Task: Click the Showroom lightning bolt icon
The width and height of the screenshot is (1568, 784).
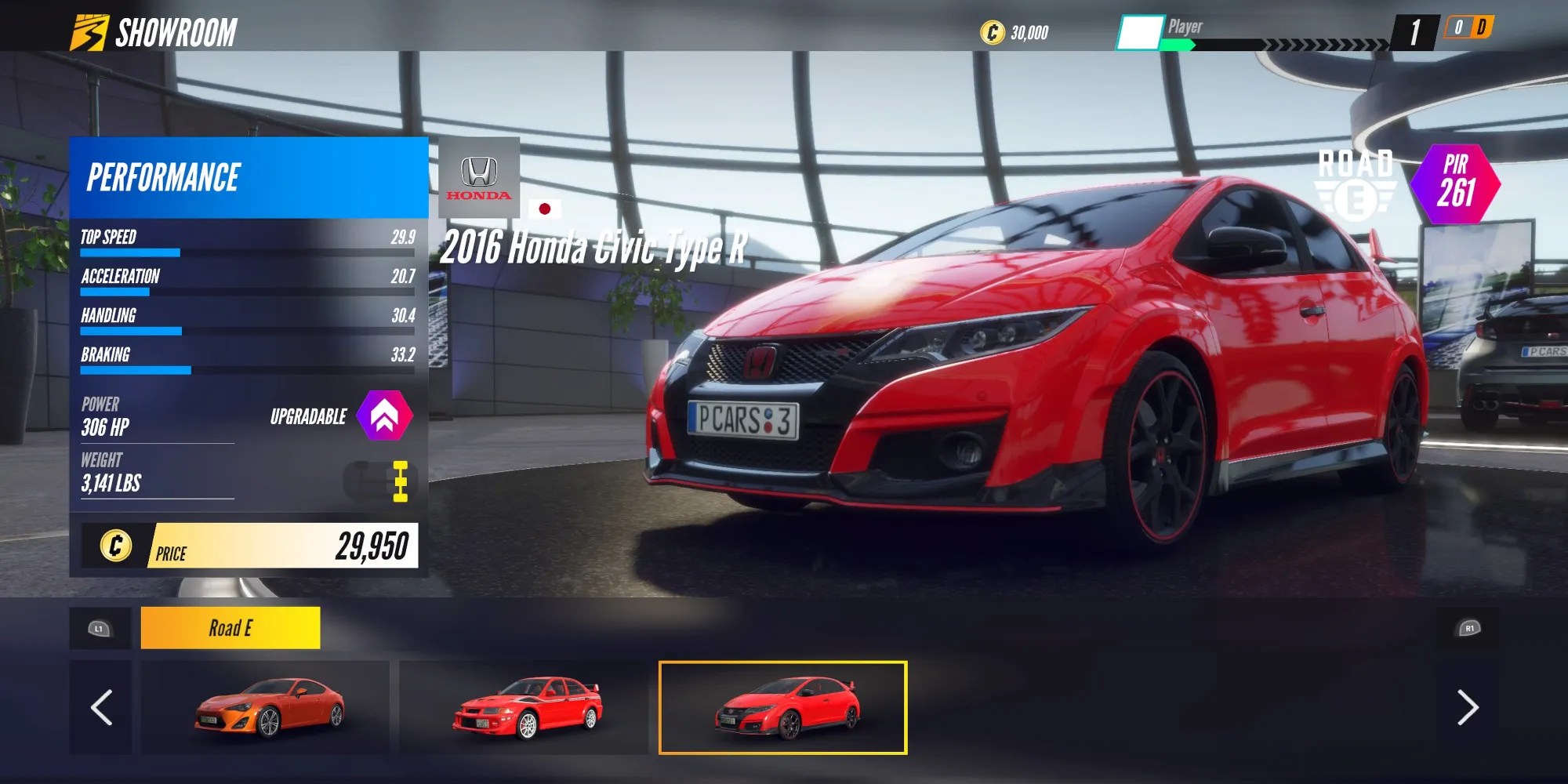Action: (92, 32)
